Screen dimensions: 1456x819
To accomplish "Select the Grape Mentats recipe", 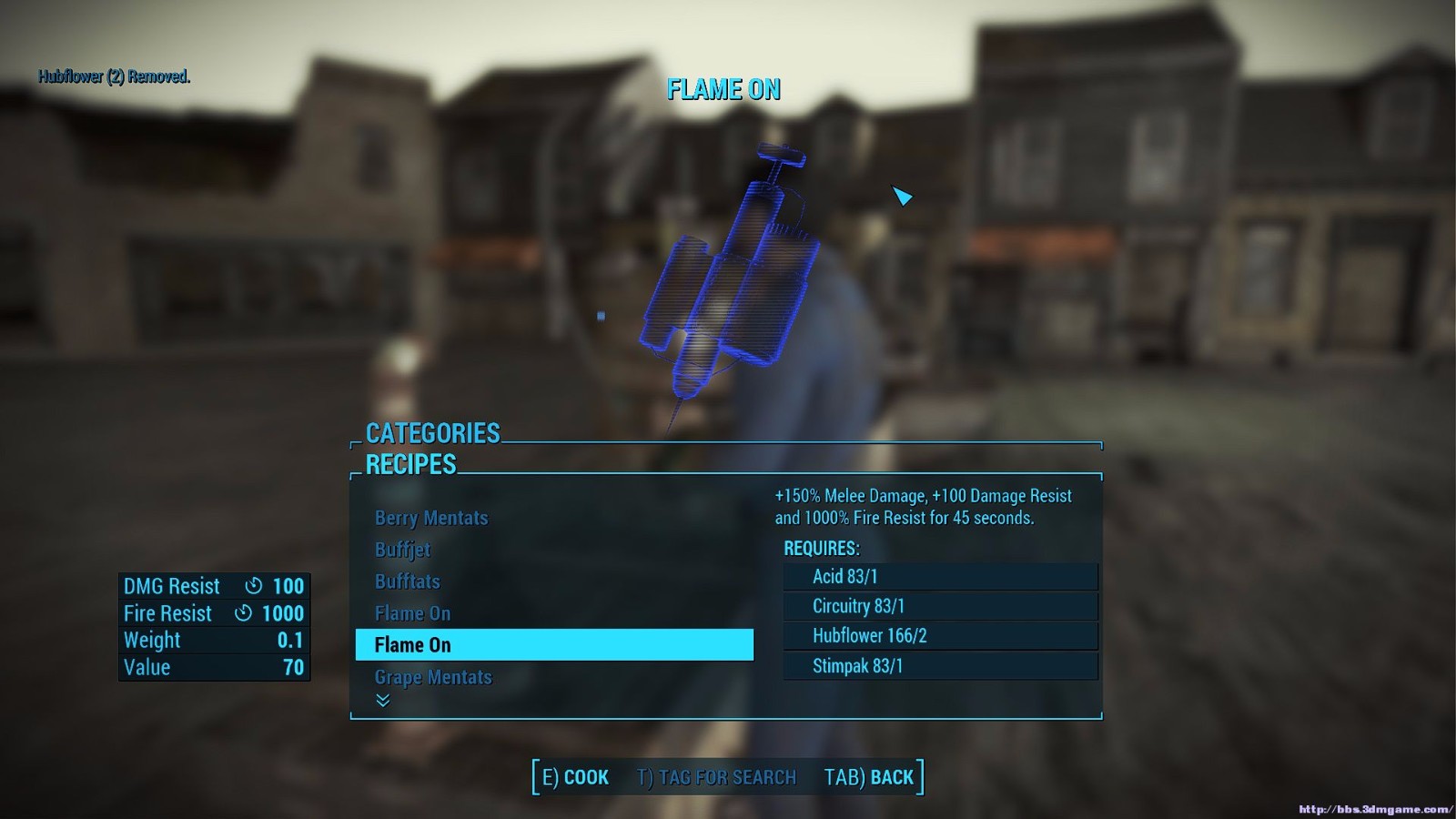I will (x=433, y=677).
